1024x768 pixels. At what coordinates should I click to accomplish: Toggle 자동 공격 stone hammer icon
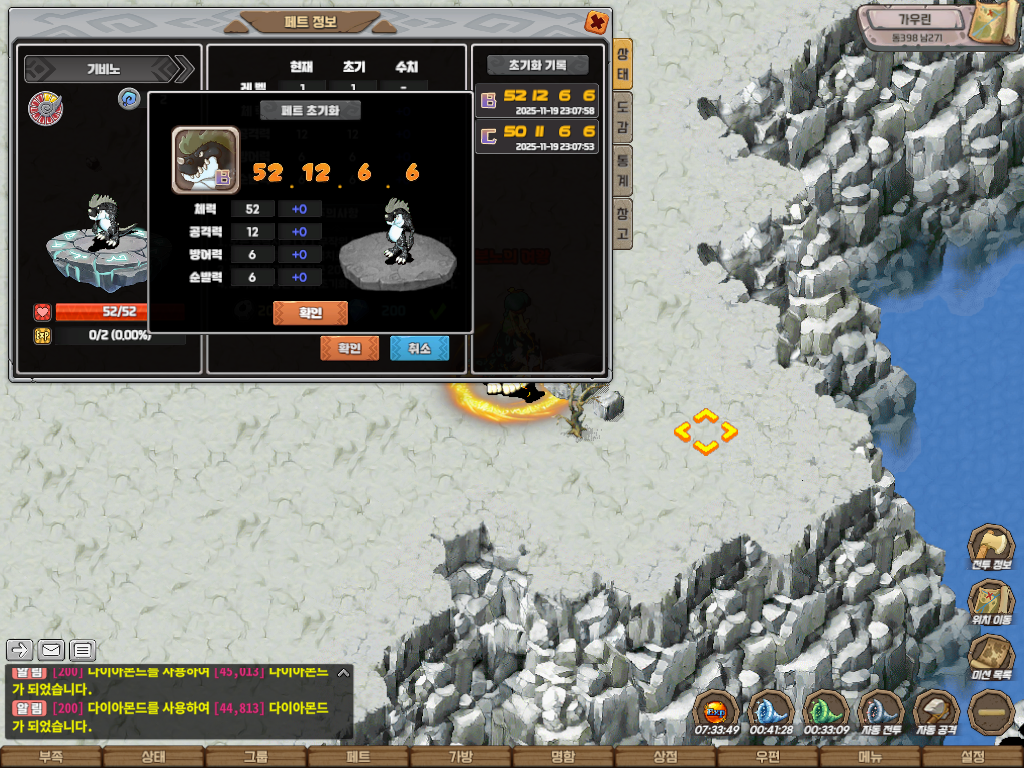936,713
